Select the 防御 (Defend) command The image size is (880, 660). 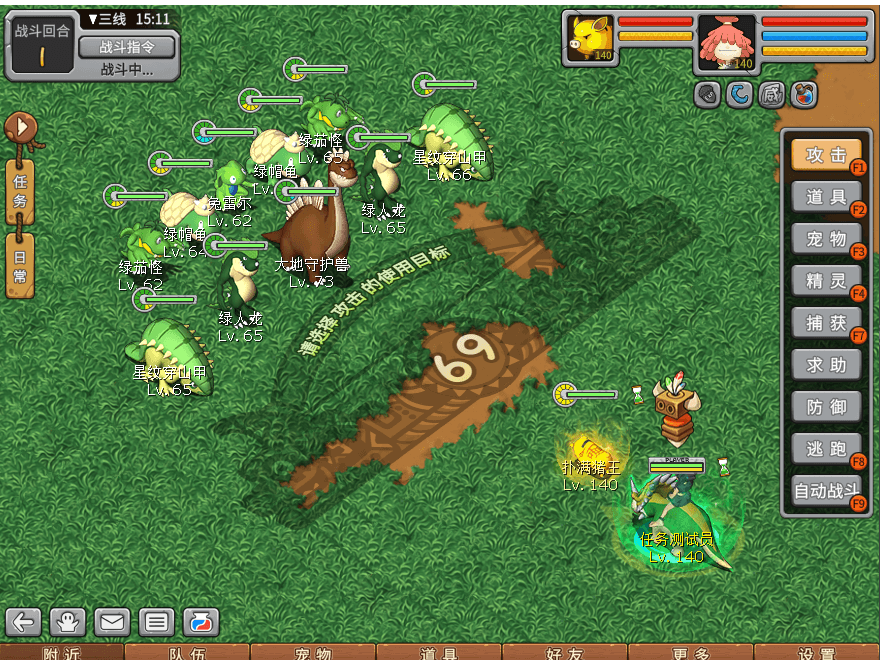tap(825, 407)
